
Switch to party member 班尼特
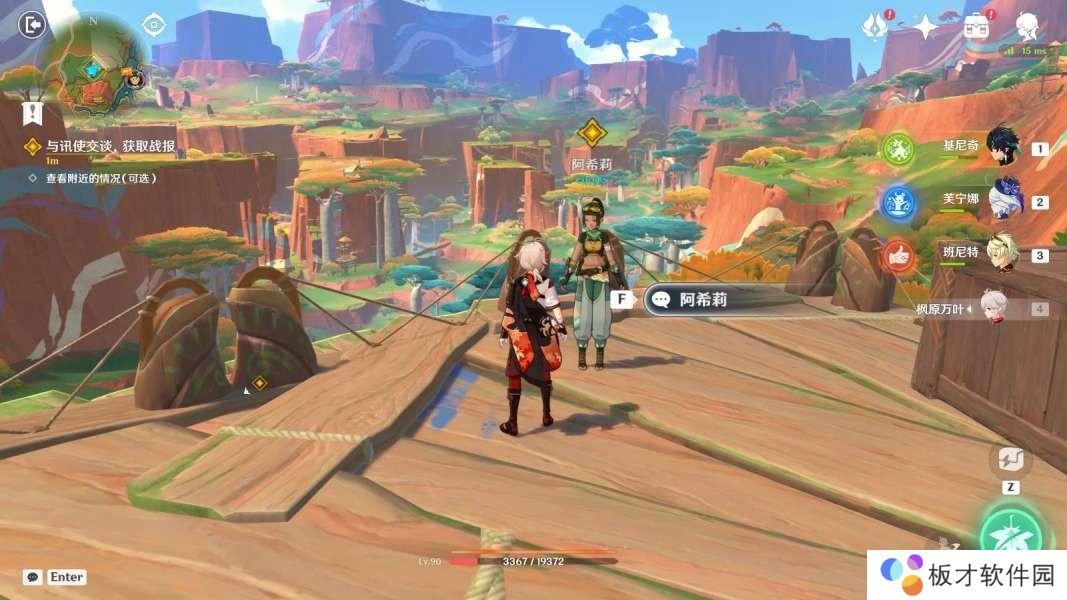(x=1002, y=253)
